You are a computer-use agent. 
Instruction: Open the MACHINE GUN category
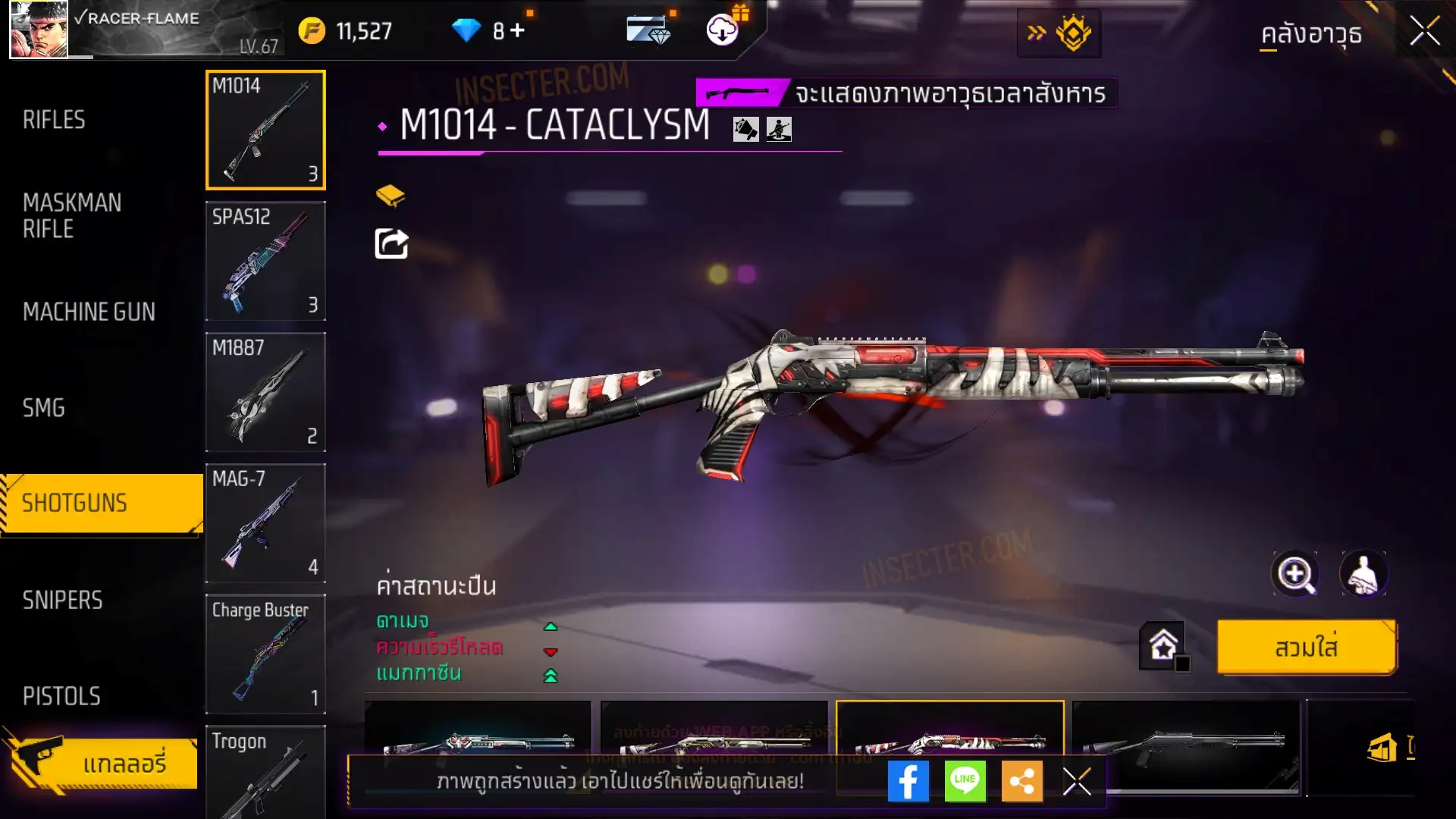(x=89, y=312)
